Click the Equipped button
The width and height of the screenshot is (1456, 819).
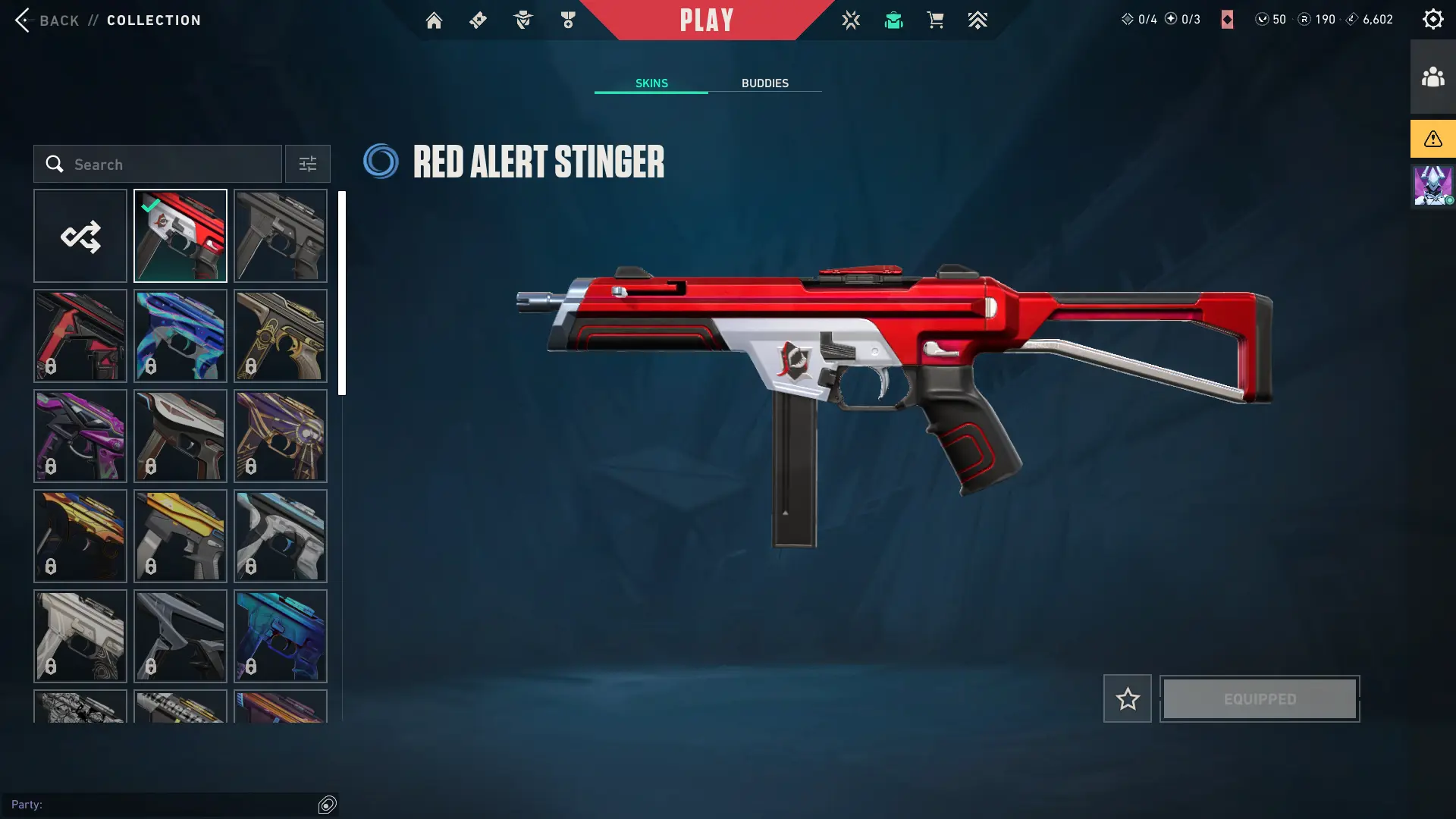pos(1260,698)
